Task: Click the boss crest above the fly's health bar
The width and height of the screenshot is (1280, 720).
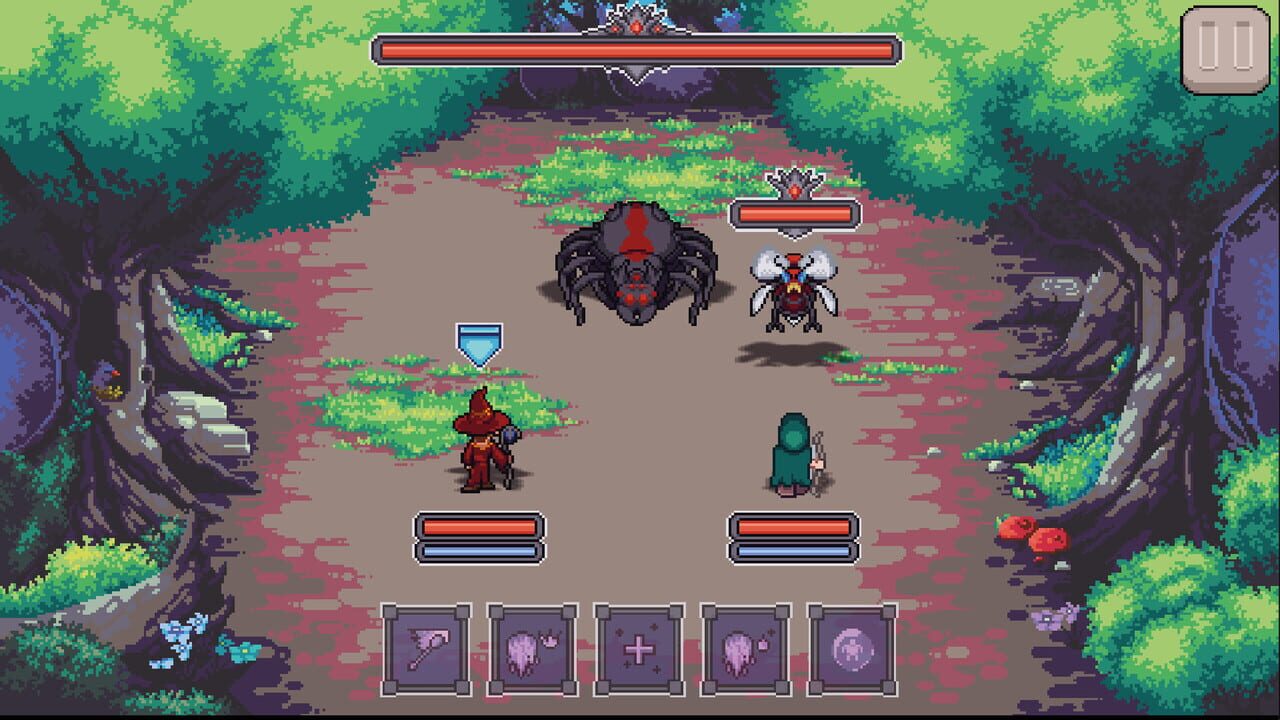Action: 792,187
